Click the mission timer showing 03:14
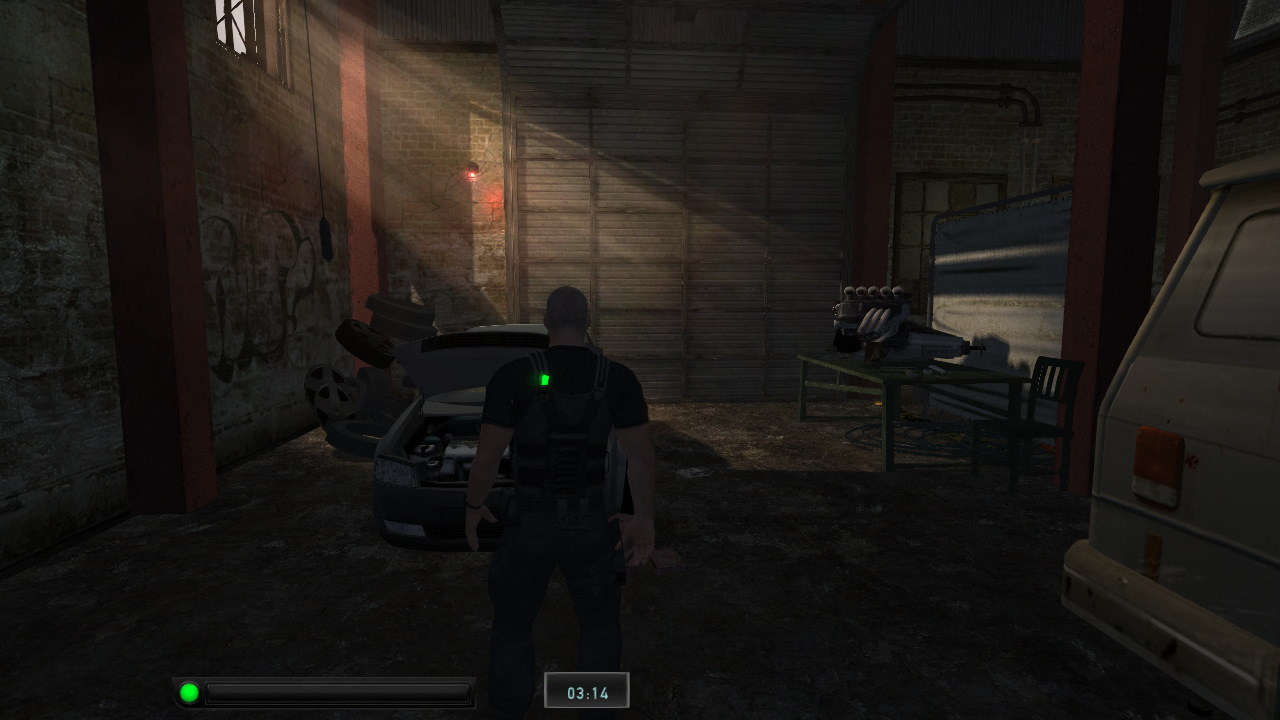This screenshot has width=1280, height=720. click(x=588, y=689)
